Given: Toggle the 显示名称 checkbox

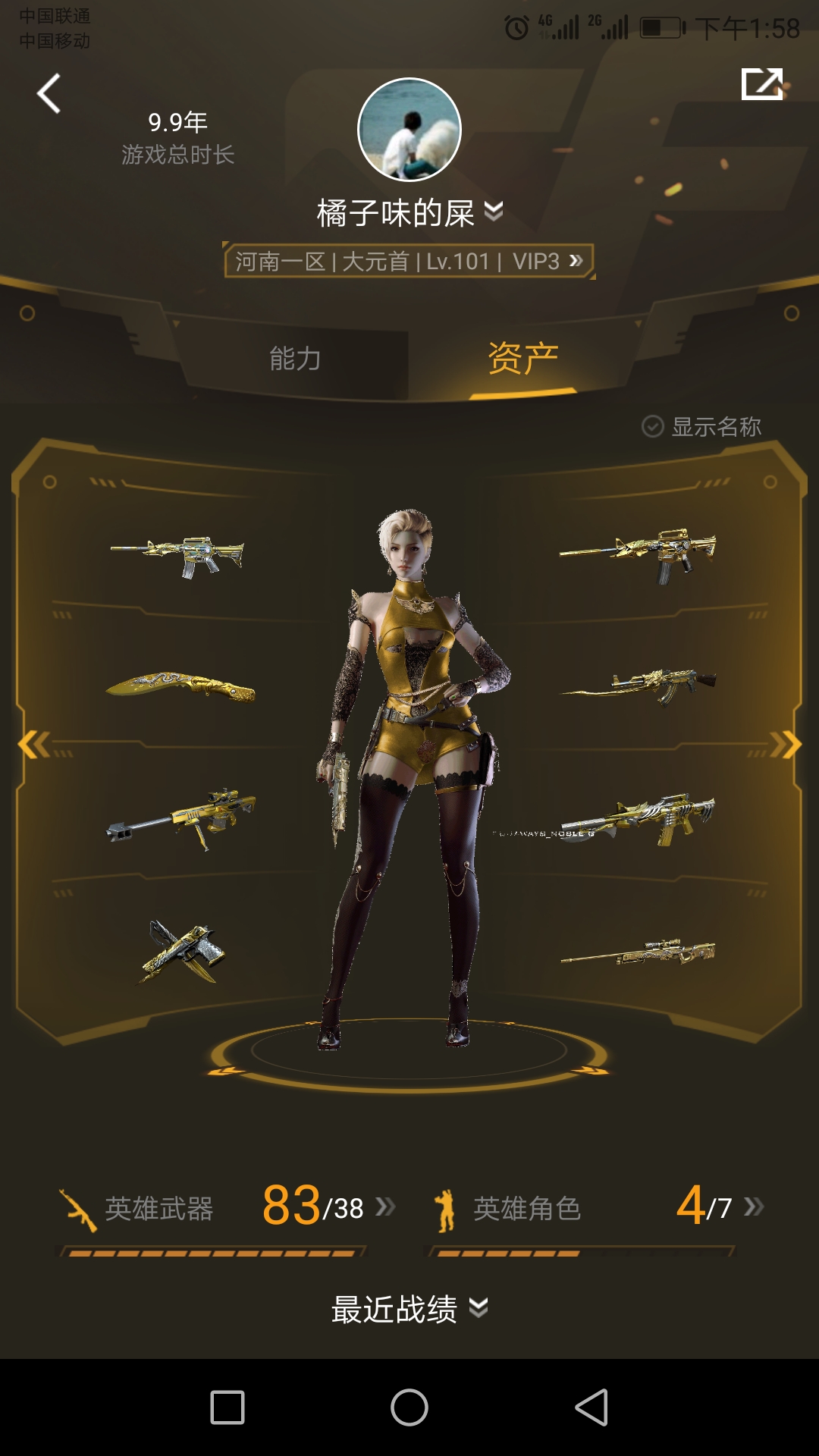Looking at the screenshot, I should (653, 427).
